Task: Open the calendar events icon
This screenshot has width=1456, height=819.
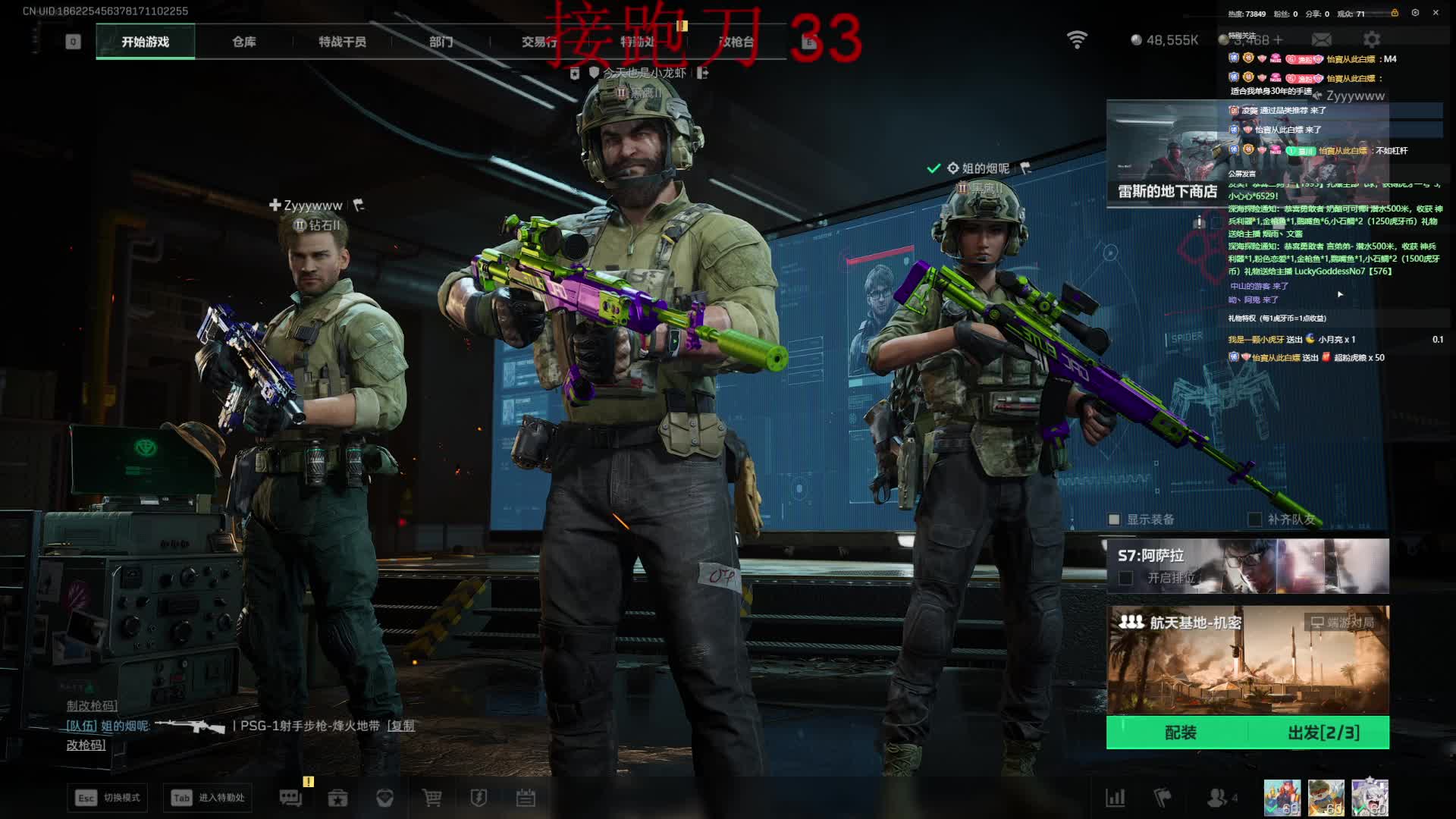Action: [x=526, y=798]
